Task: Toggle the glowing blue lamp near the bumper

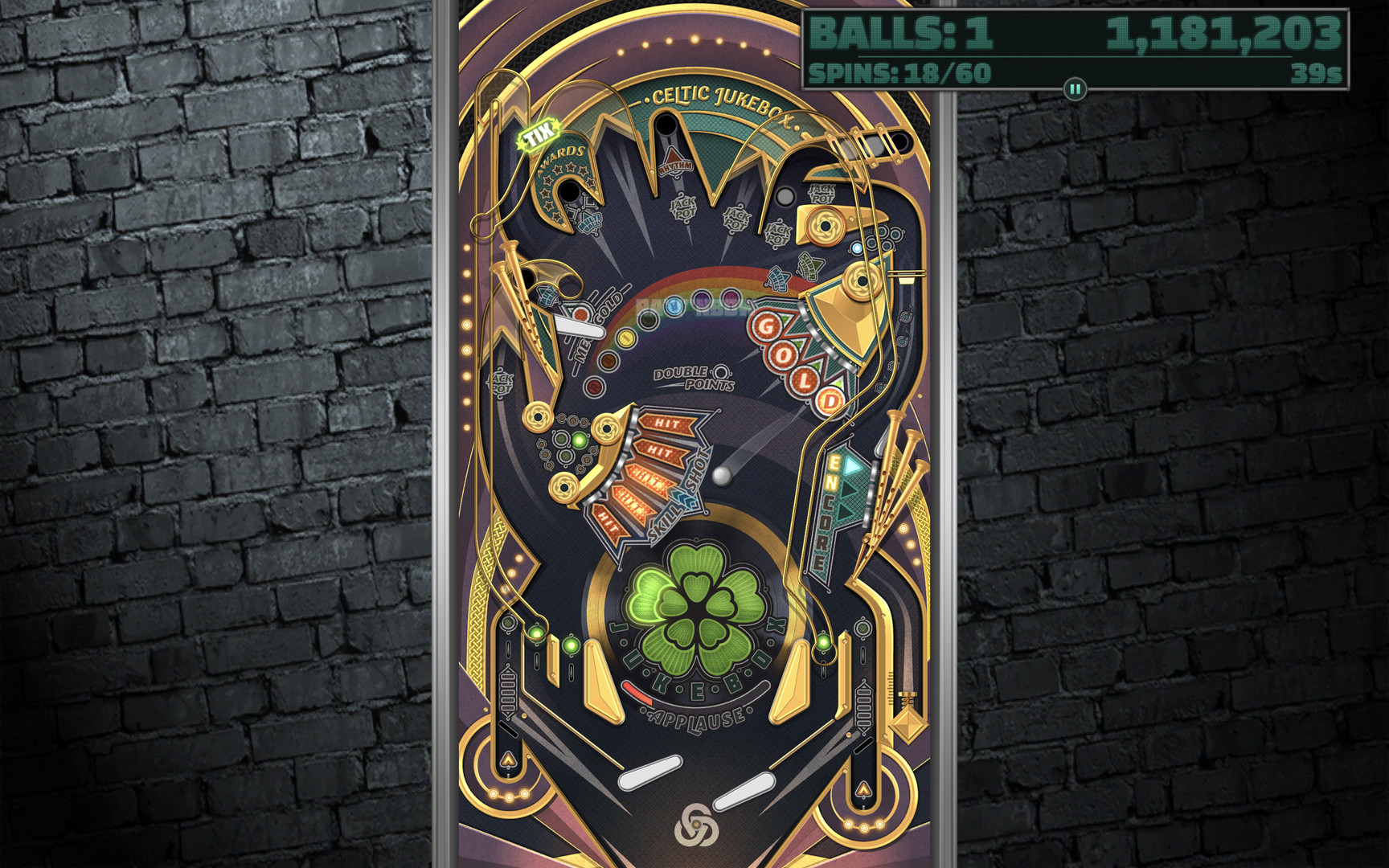Action: (857, 248)
